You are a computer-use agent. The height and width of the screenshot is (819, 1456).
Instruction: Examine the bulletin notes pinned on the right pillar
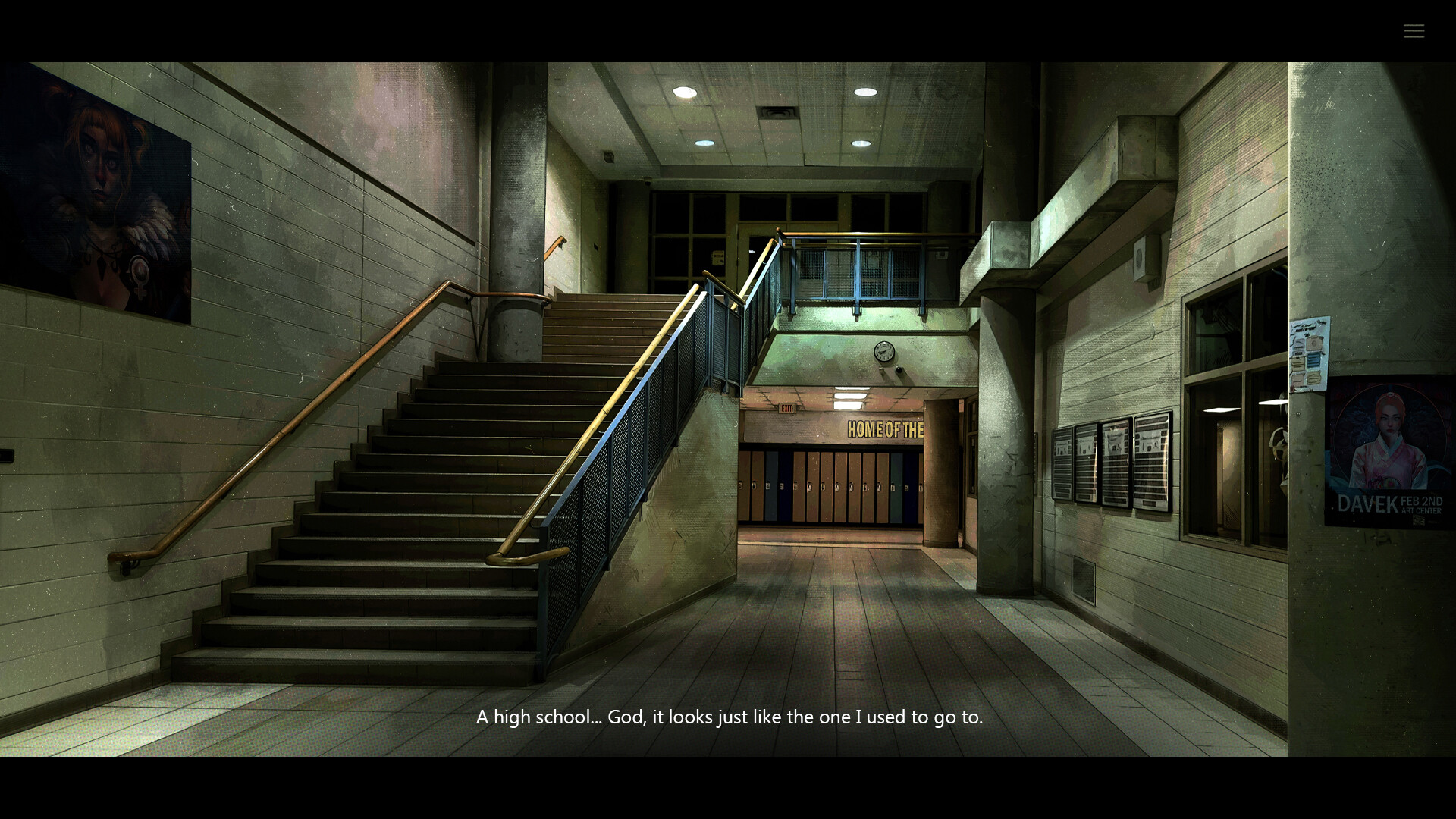(x=1308, y=353)
